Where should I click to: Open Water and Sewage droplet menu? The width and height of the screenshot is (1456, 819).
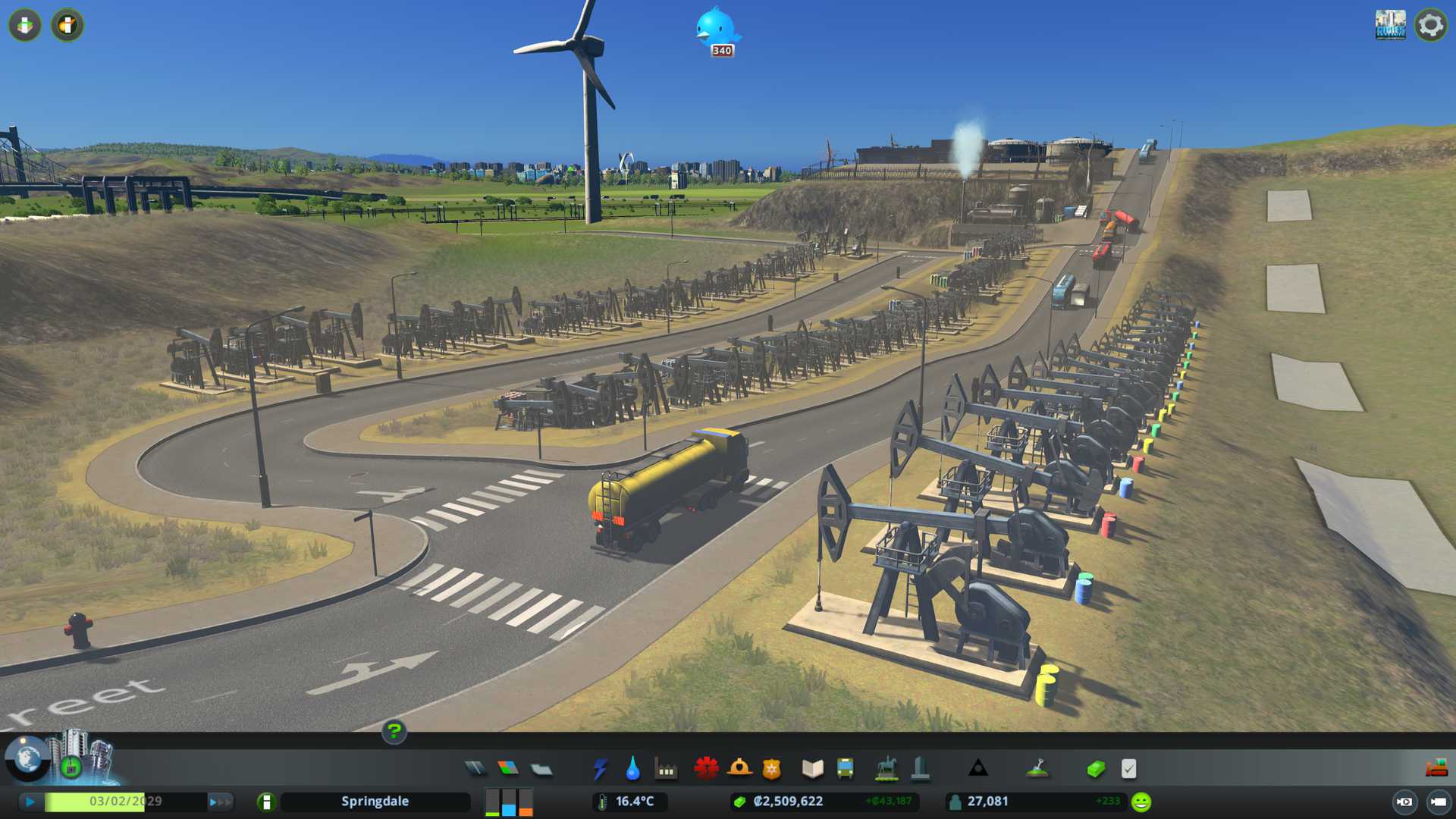[632, 769]
